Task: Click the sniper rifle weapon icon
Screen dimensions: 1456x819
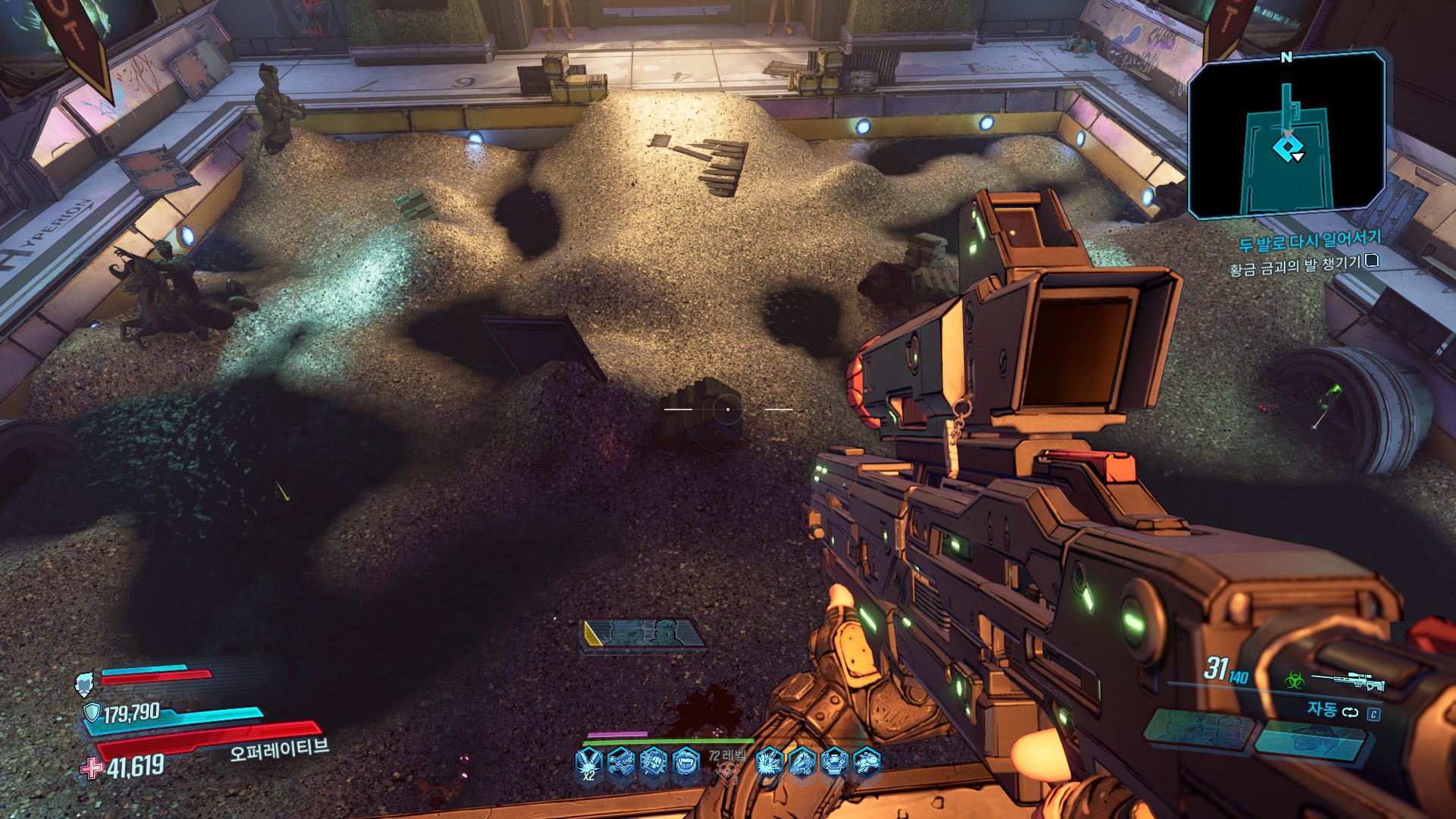Action: (x=1348, y=681)
